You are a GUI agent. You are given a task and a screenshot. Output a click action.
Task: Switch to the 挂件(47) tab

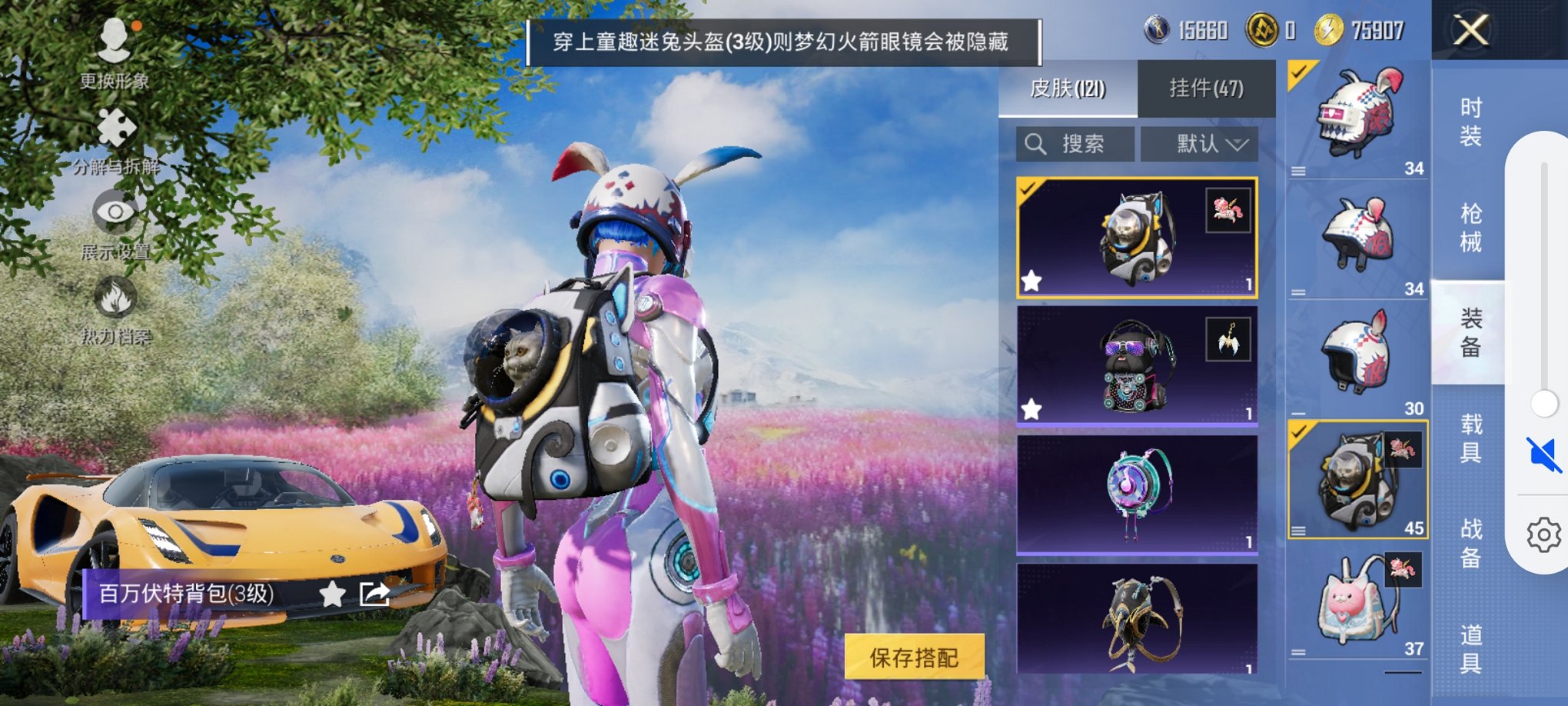[x=1207, y=88]
